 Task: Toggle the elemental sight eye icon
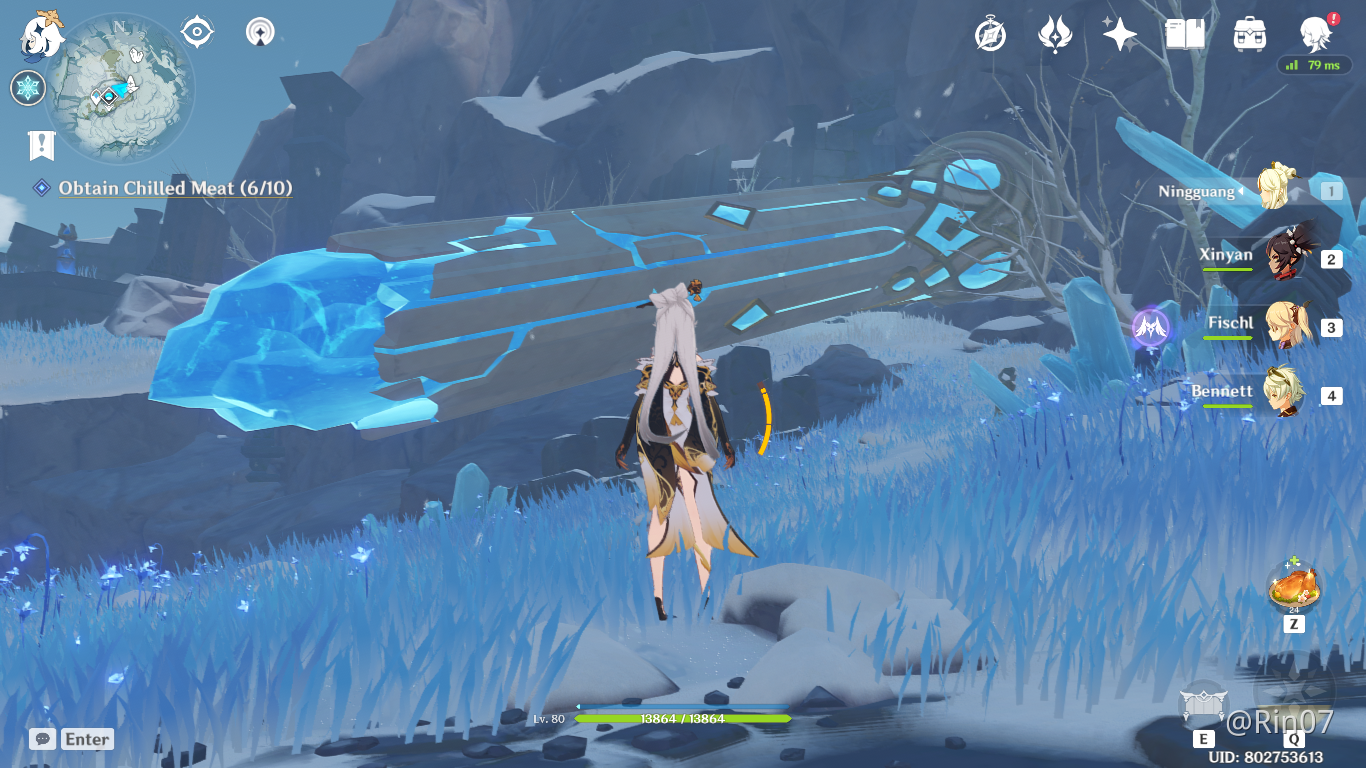coord(197,32)
